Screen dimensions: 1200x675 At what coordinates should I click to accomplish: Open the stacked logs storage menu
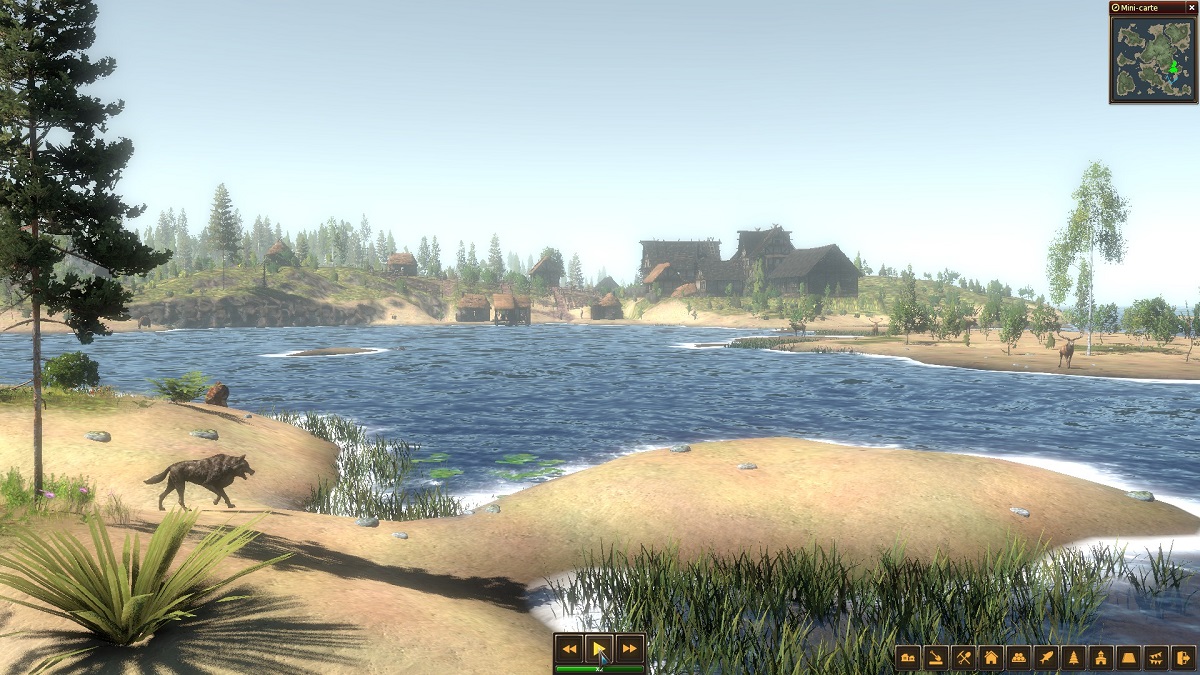click(x=1018, y=657)
